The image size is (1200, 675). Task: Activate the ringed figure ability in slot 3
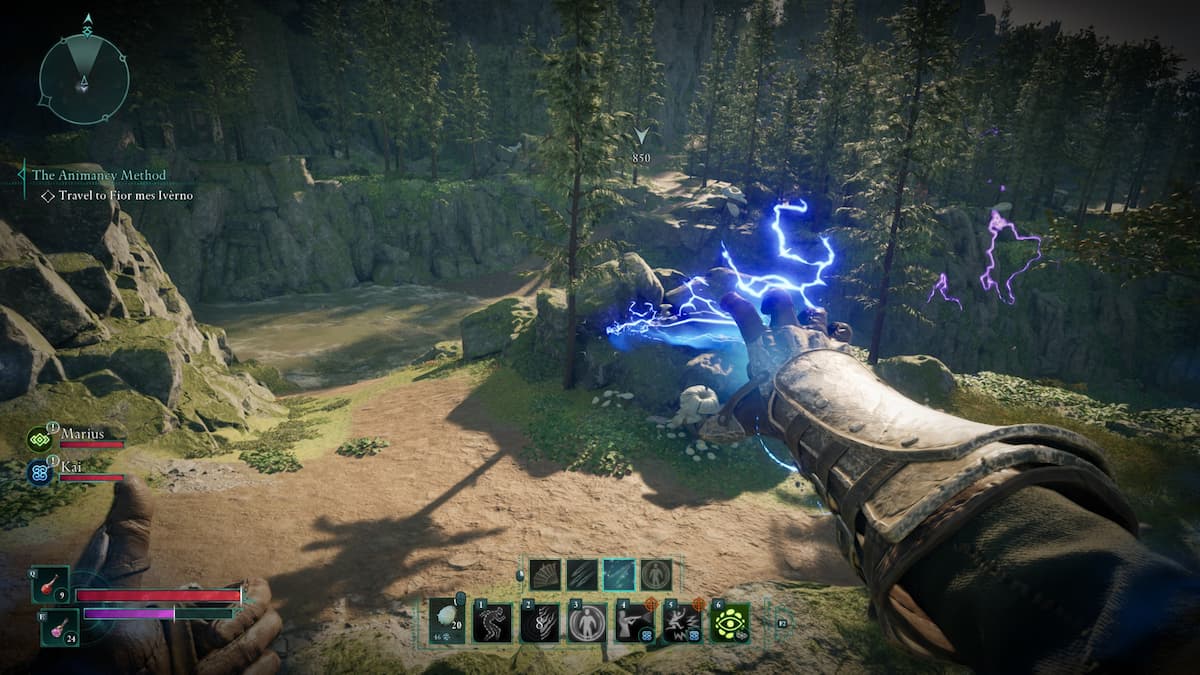[587, 622]
